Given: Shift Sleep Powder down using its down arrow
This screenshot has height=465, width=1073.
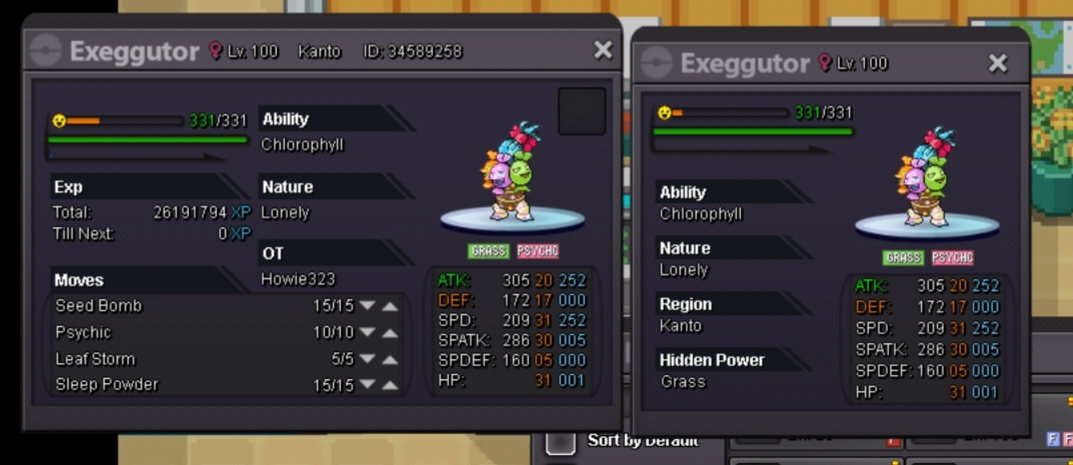Looking at the screenshot, I should [x=367, y=385].
